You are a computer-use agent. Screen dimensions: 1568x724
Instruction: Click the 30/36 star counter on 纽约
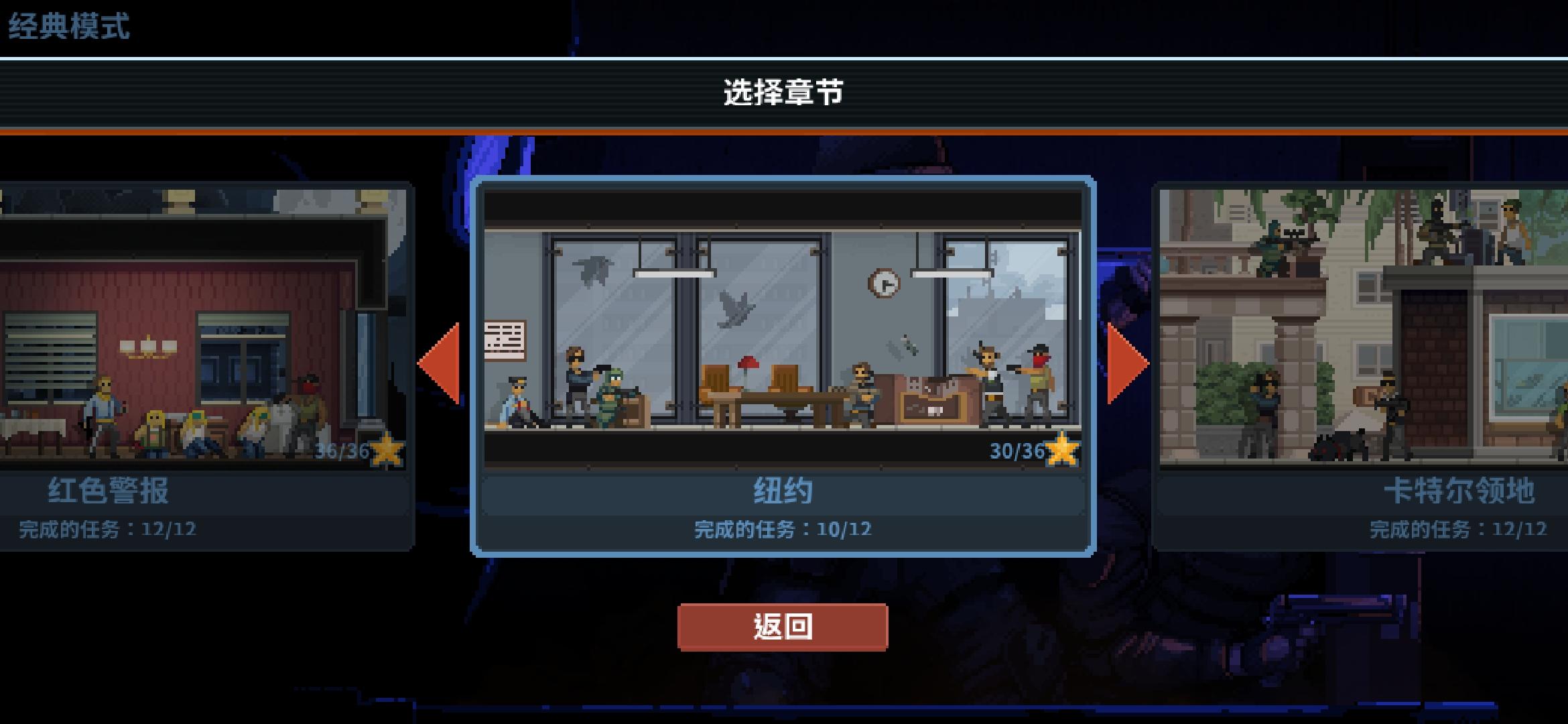tap(1016, 451)
